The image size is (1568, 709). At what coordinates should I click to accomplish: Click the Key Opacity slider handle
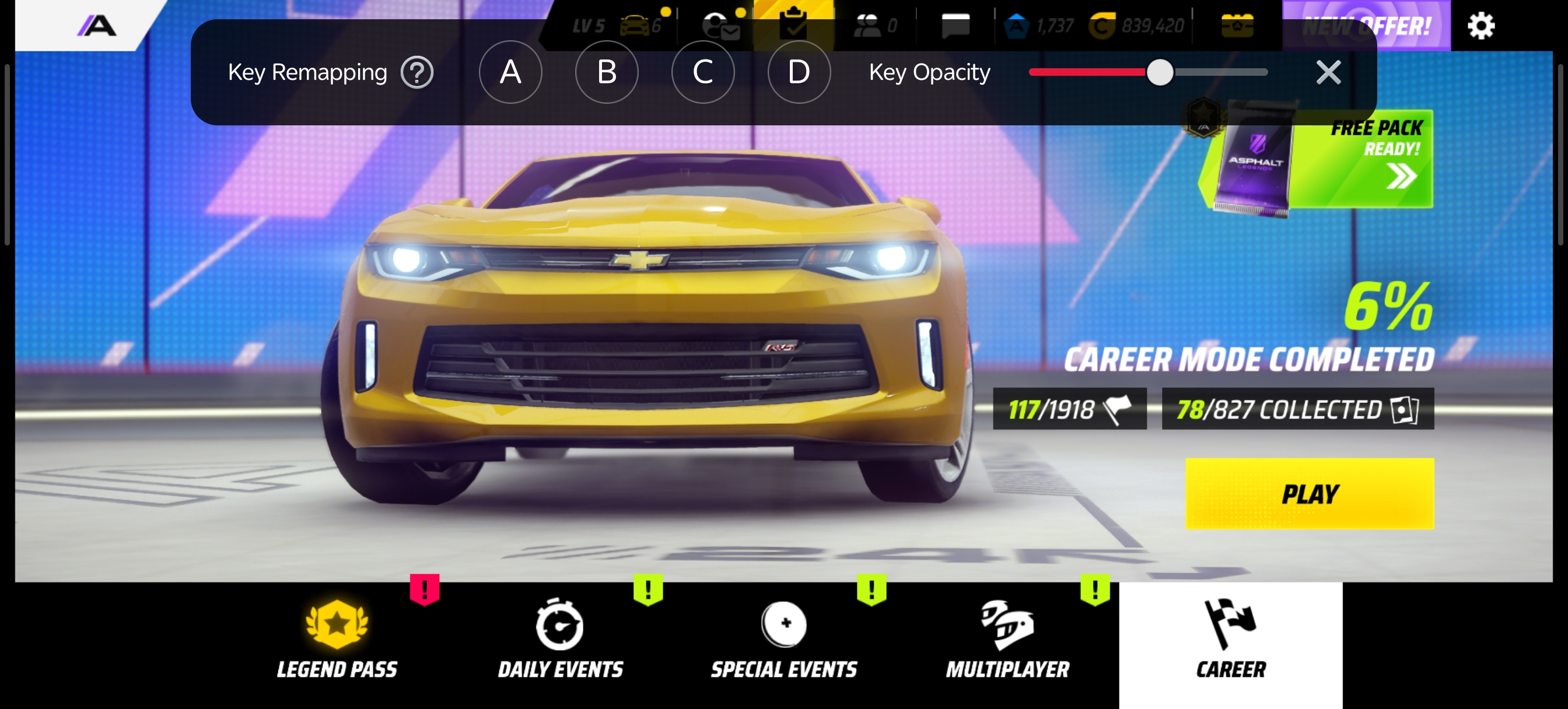[x=1160, y=72]
